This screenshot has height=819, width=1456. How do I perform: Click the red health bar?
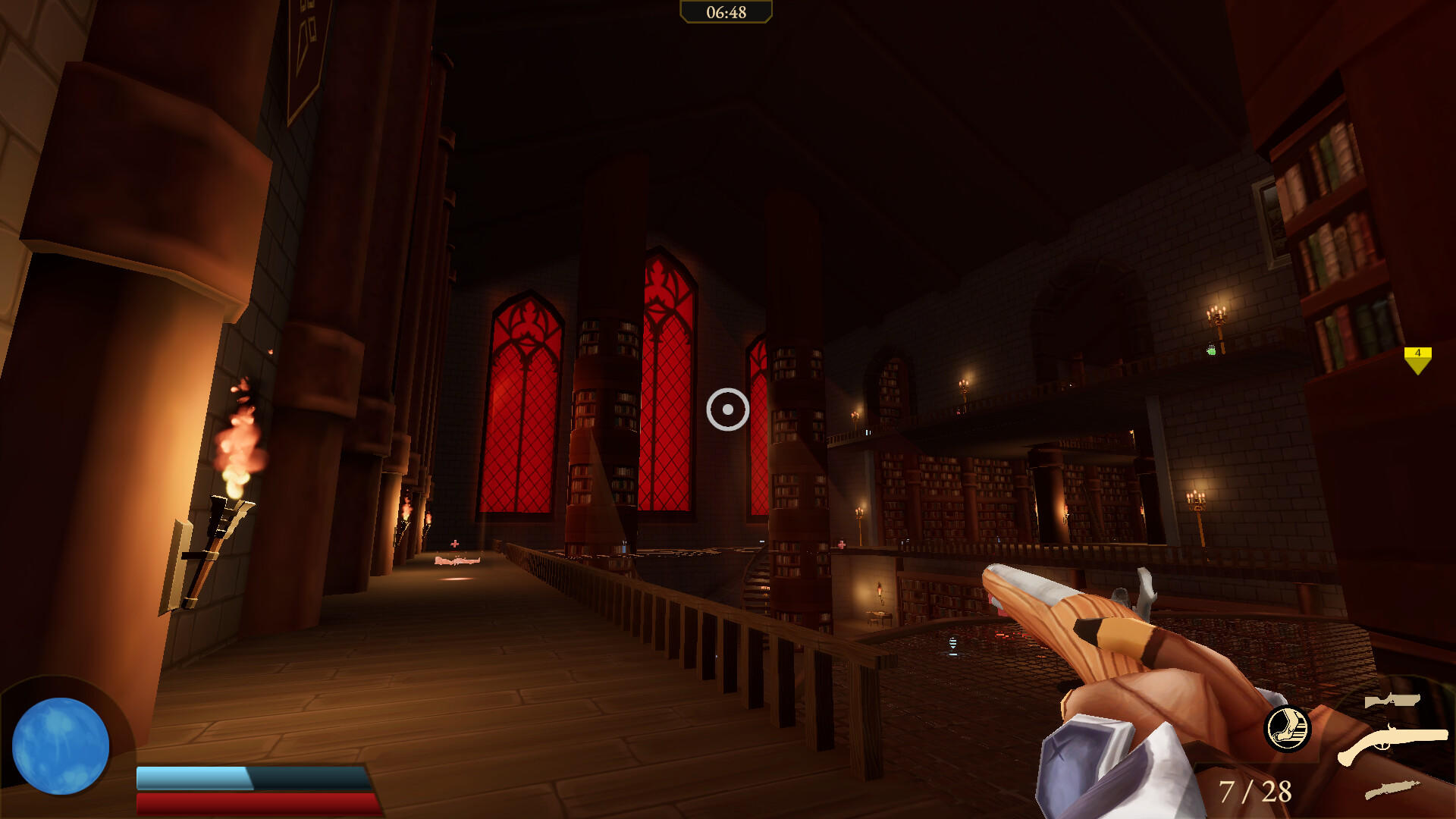(254, 803)
